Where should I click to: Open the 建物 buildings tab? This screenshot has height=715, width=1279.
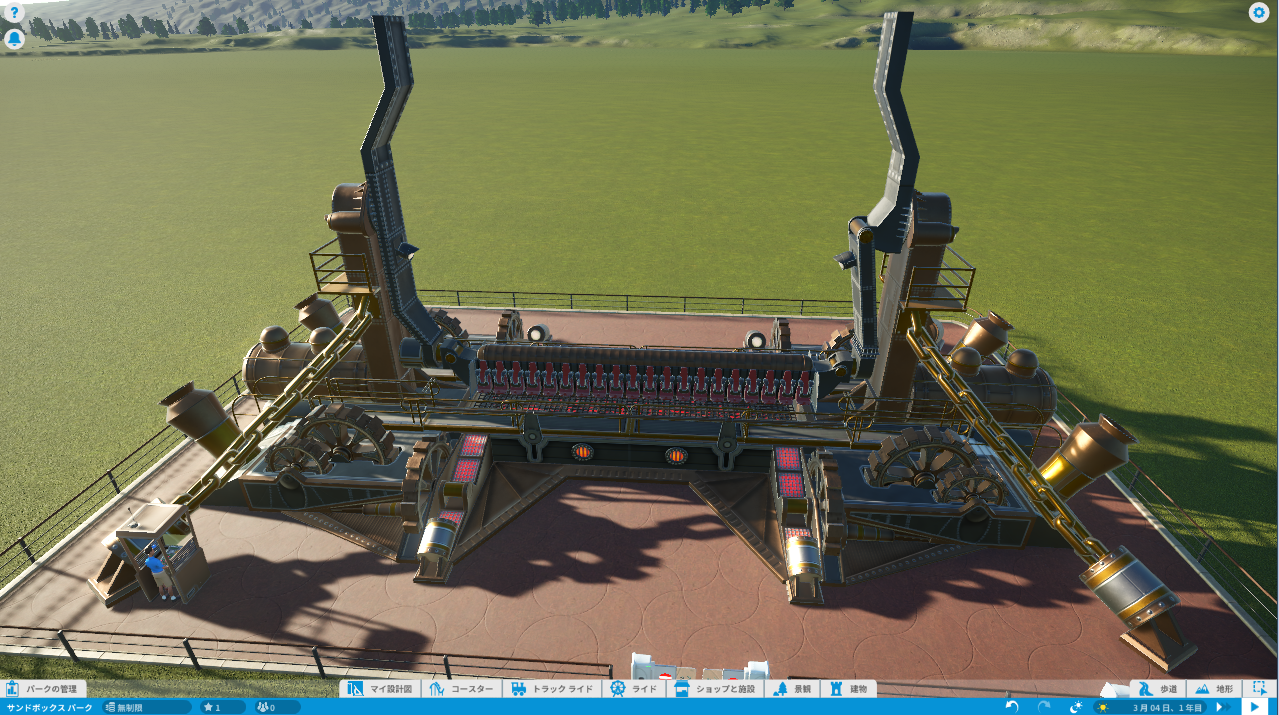tap(848, 689)
